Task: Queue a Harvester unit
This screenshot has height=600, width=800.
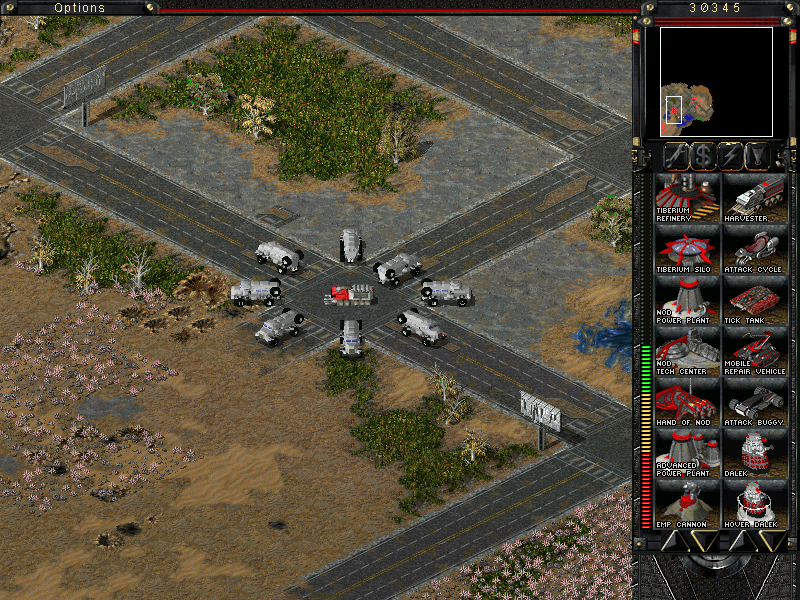Action: [755, 197]
